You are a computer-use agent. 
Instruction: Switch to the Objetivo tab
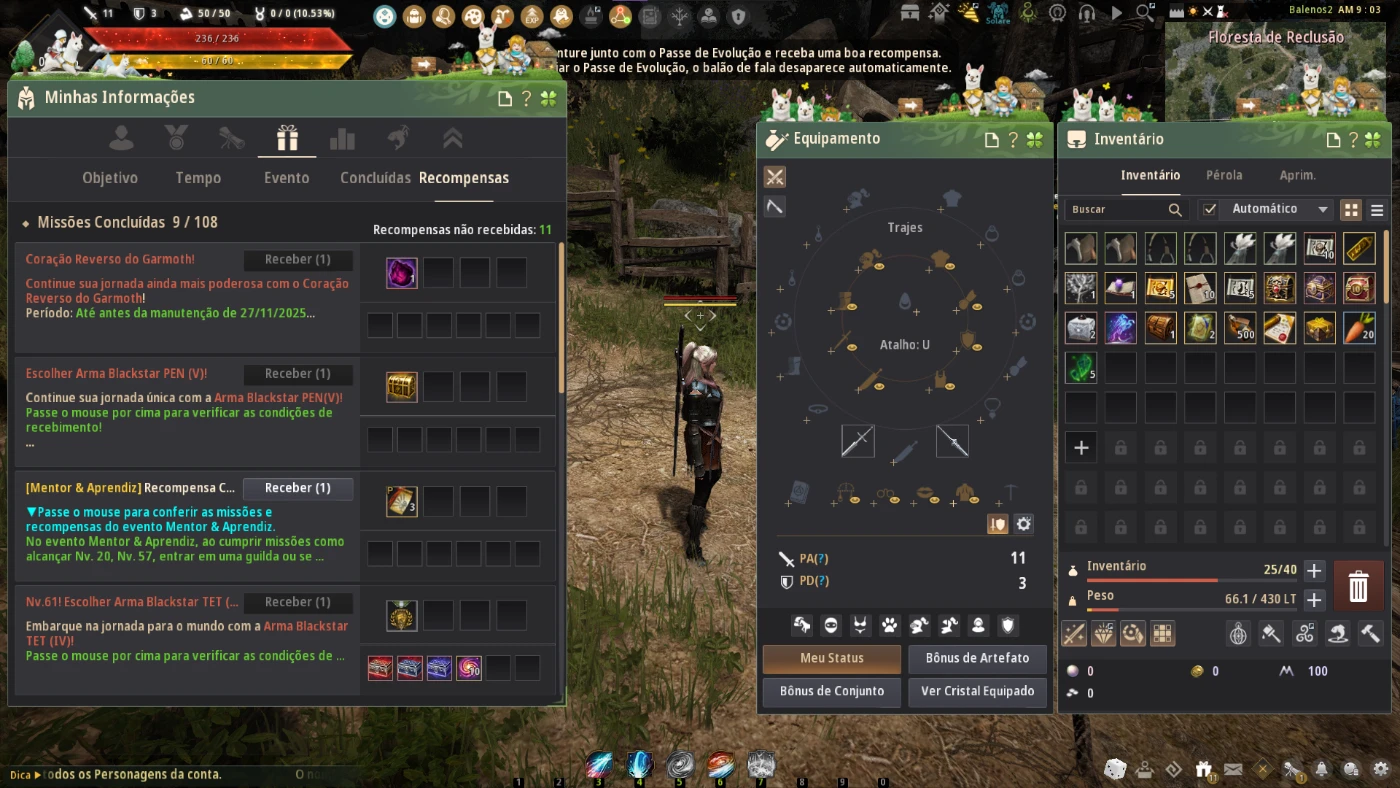coord(110,178)
